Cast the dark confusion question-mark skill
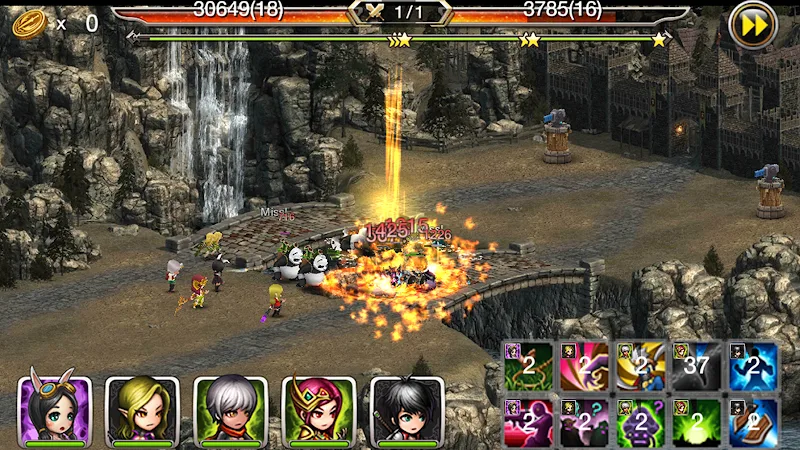The image size is (800, 450). click(585, 422)
